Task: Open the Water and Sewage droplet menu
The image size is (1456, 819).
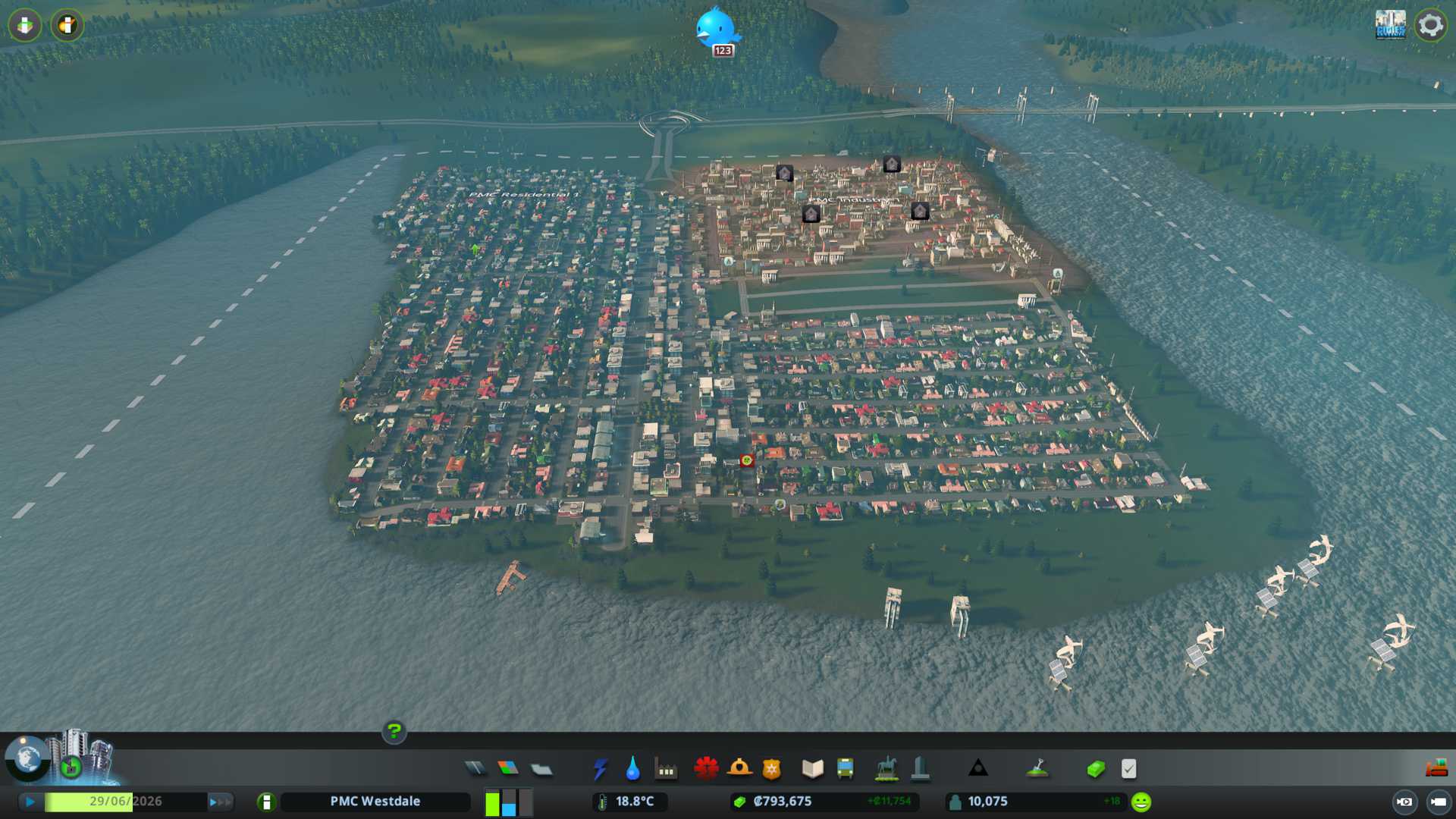Action: (632, 769)
